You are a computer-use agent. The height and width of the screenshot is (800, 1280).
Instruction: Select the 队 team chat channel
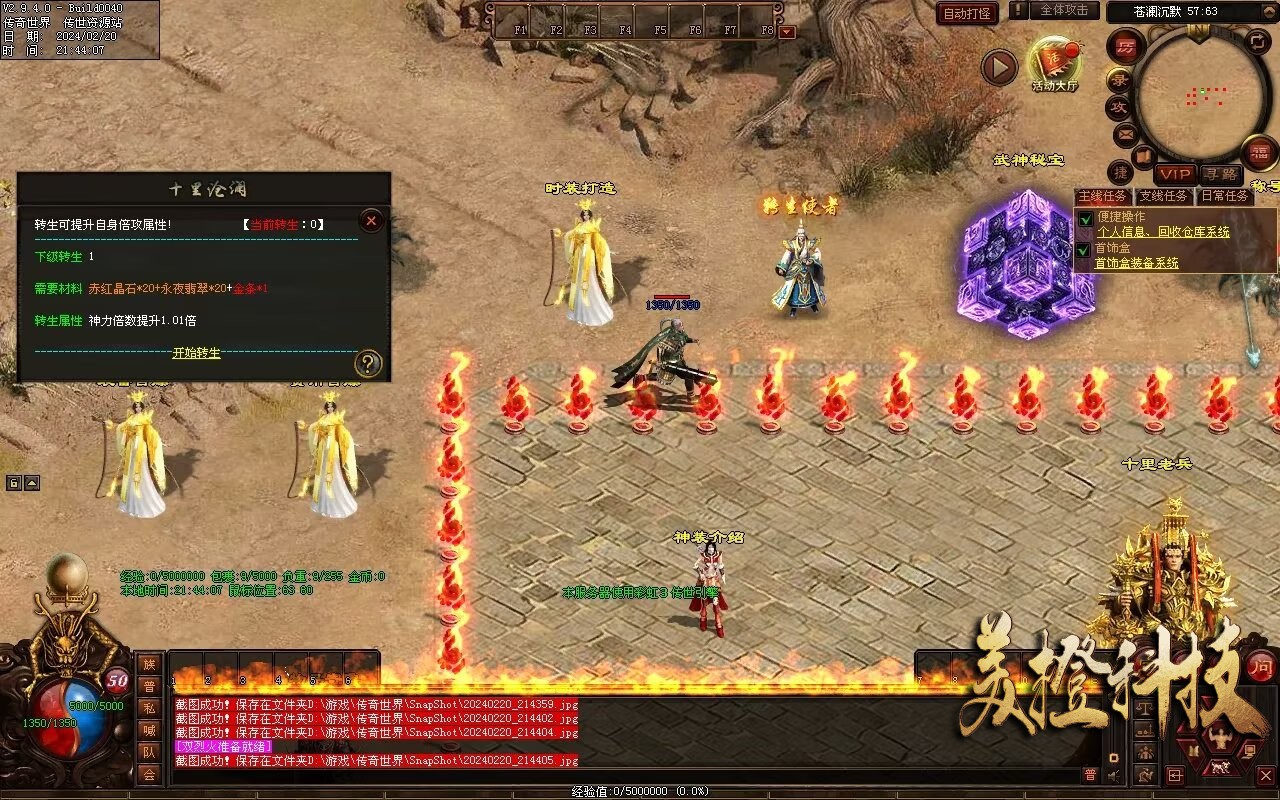tap(149, 752)
